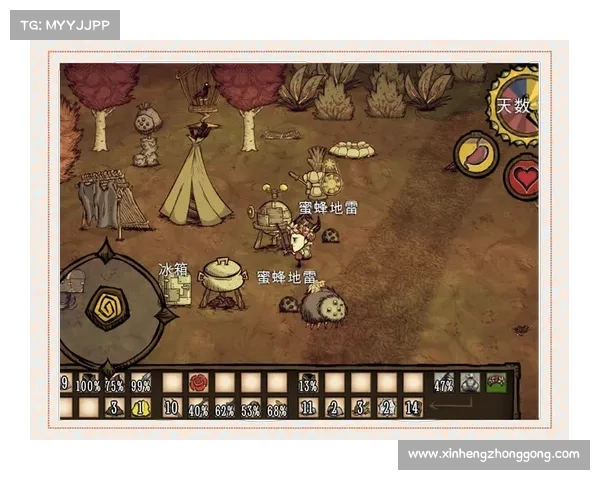The height and width of the screenshot is (480, 600).
Task: Choose the item showing 68%
Action: tap(277, 407)
